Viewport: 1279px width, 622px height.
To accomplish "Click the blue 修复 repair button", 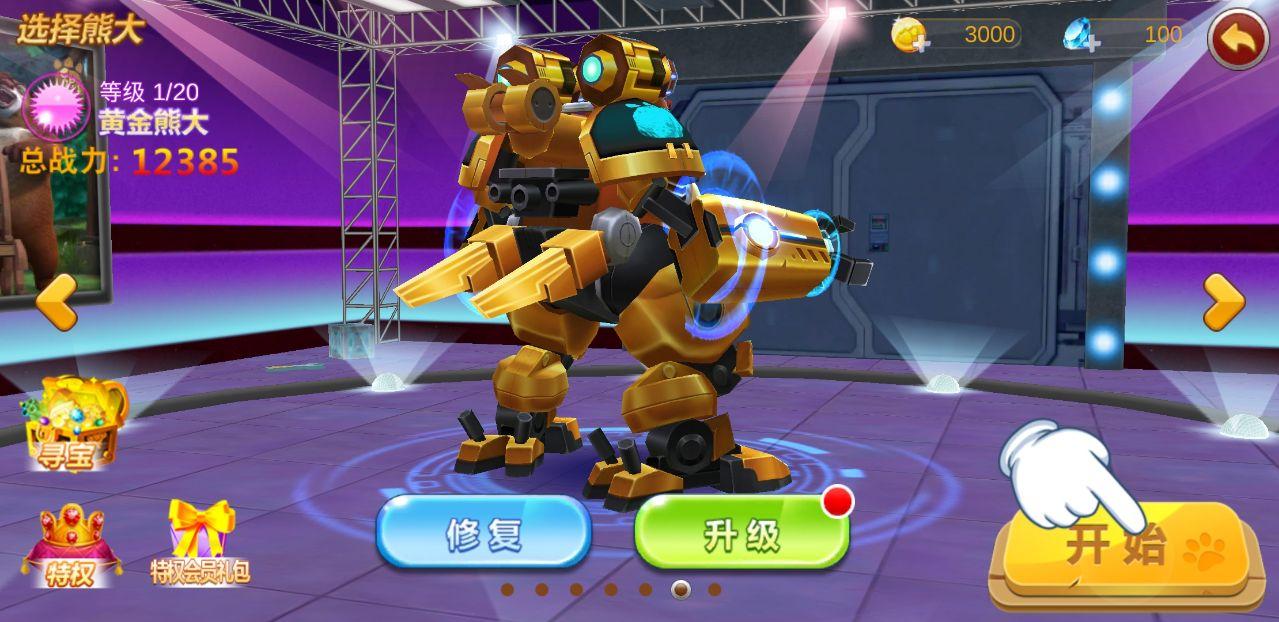I will tap(484, 533).
